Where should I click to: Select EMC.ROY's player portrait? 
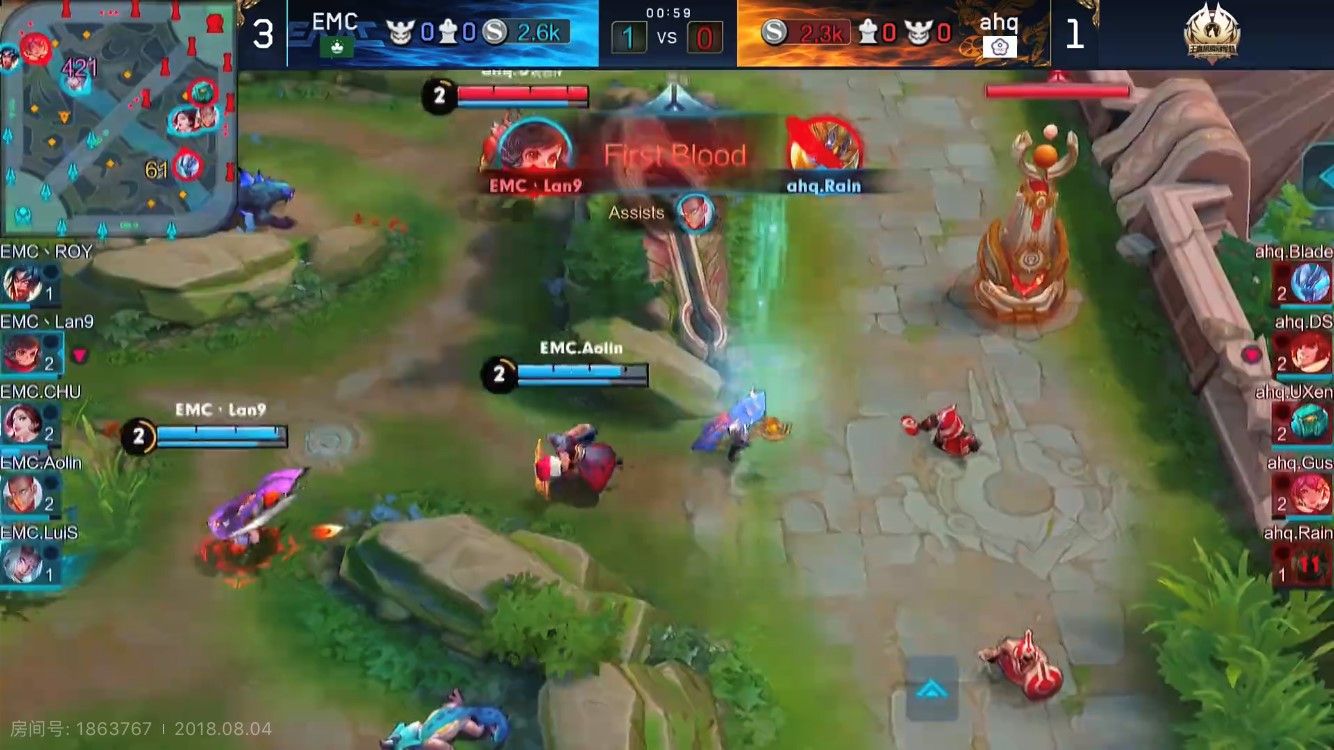(x=21, y=284)
